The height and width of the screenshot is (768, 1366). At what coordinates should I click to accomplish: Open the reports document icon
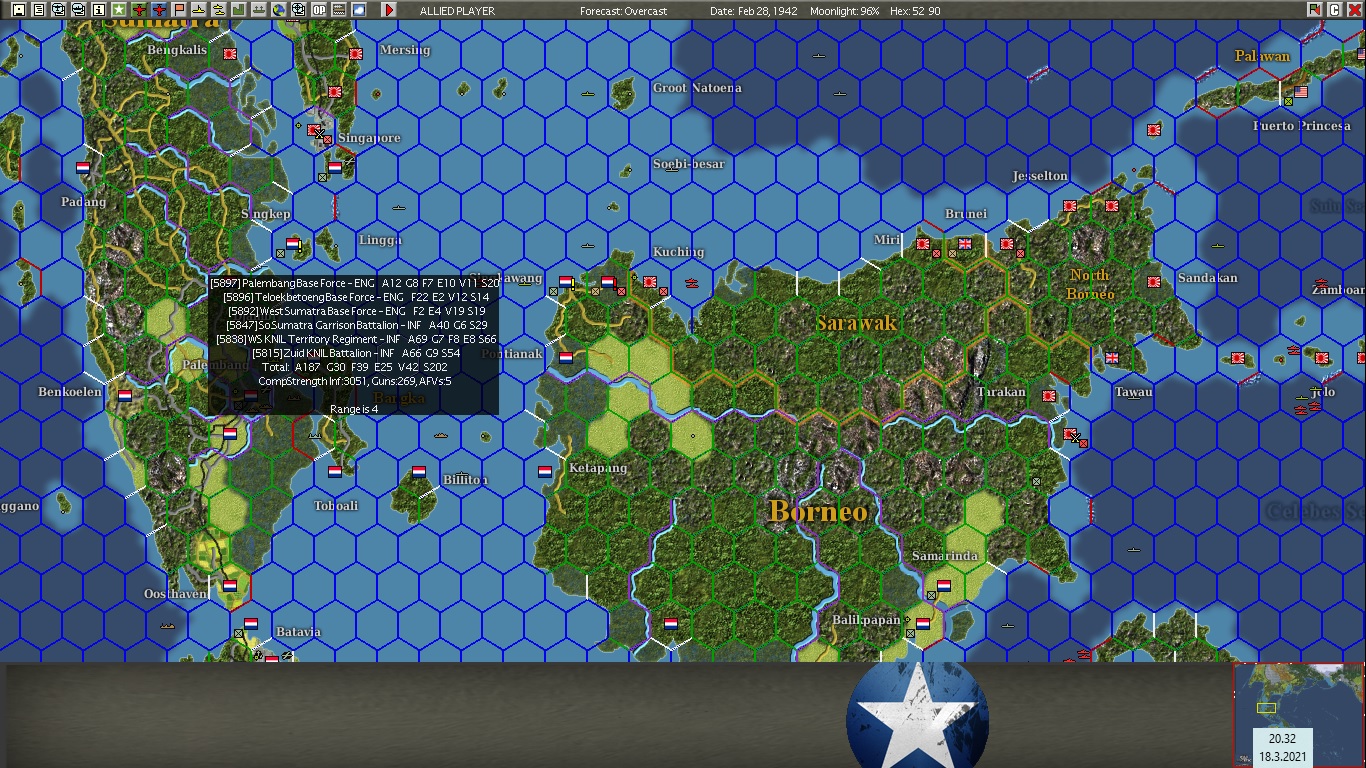tap(37, 9)
